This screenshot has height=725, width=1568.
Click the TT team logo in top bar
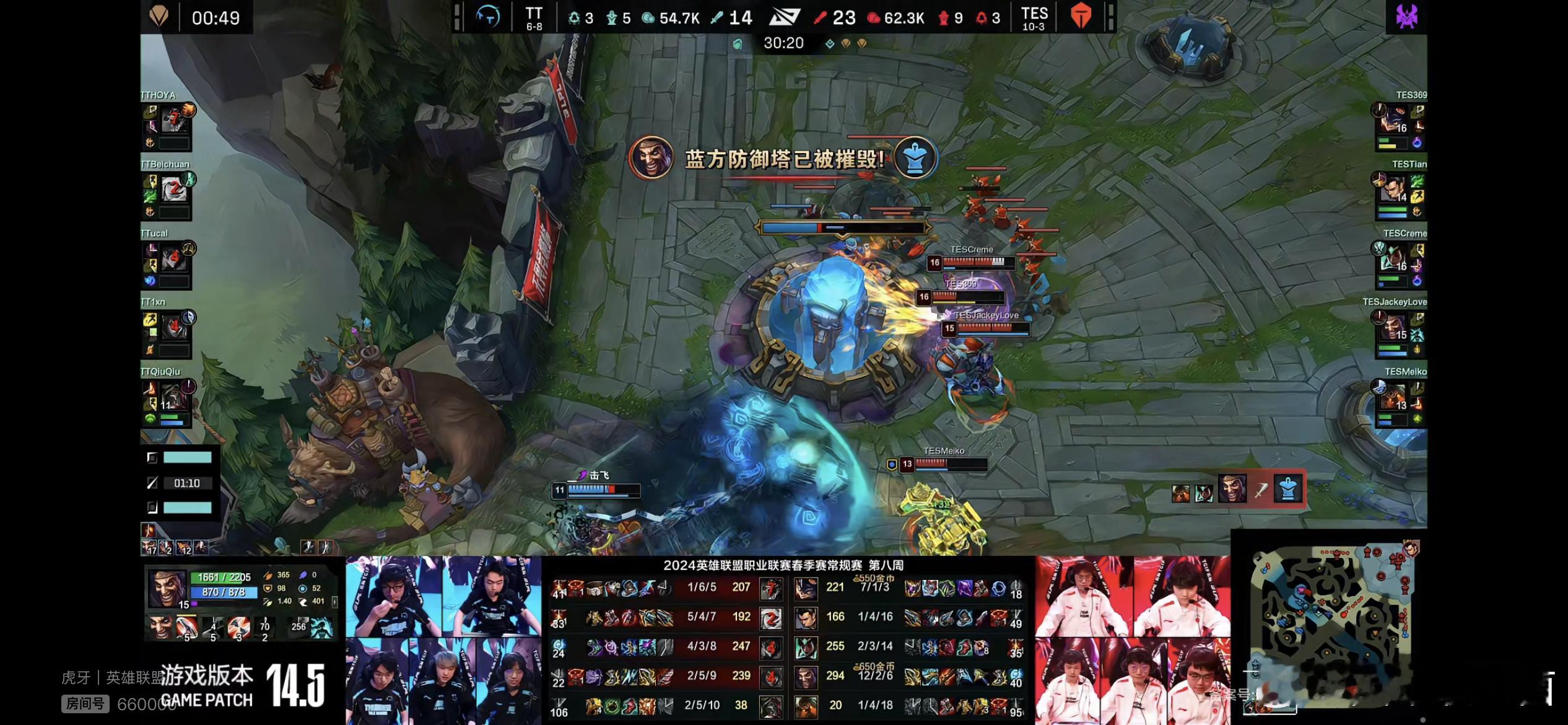click(488, 17)
